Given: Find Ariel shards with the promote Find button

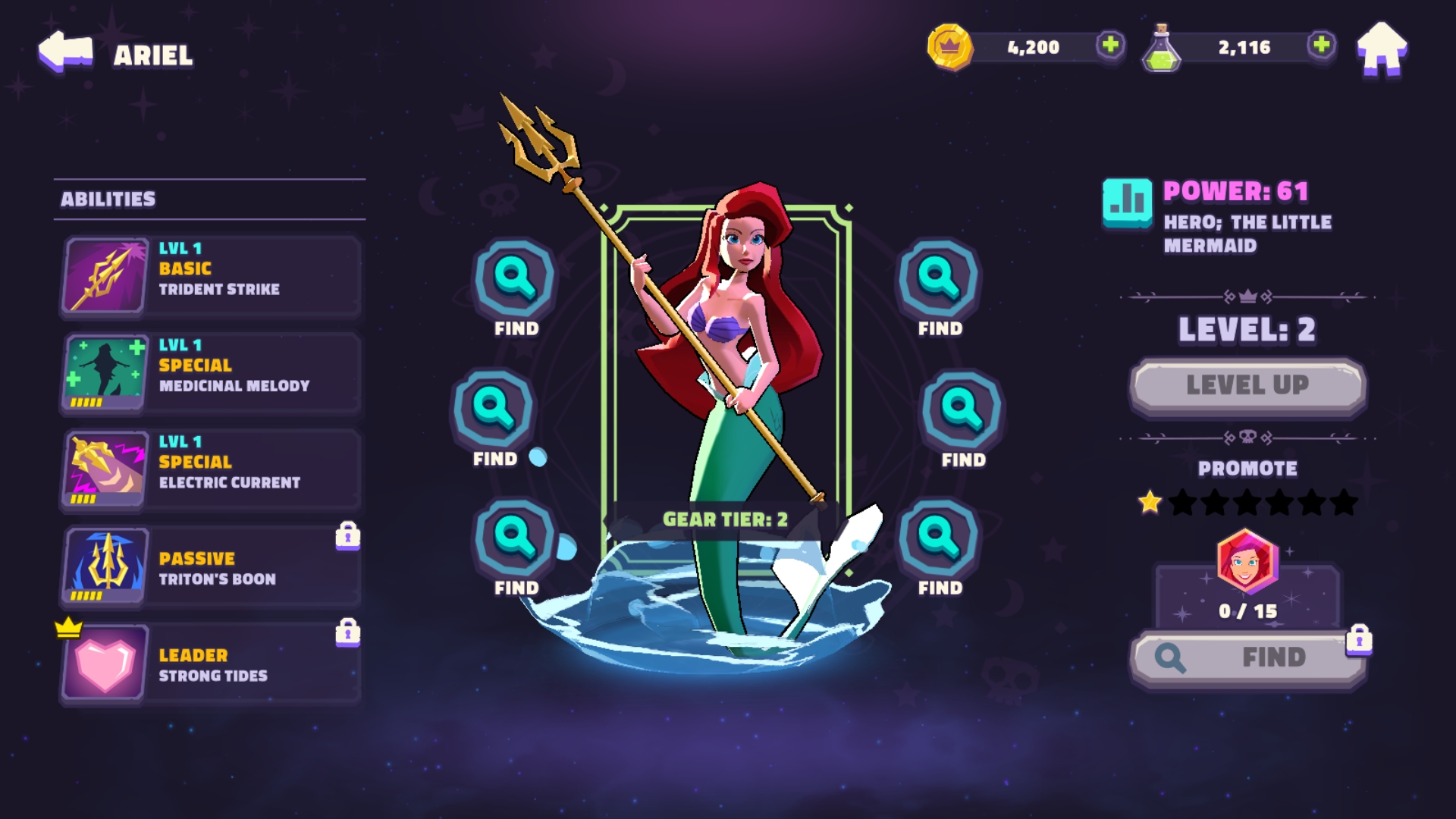Looking at the screenshot, I should [x=1247, y=657].
